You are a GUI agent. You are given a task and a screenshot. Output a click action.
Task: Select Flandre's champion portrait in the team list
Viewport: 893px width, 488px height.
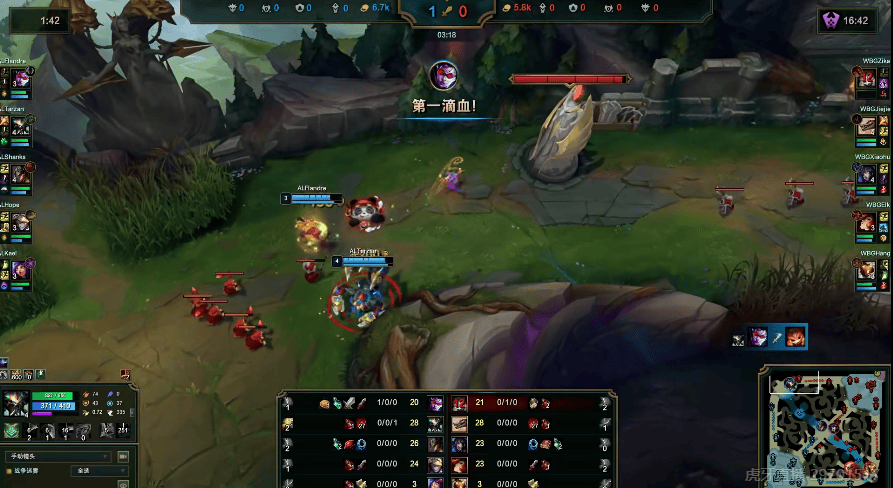coord(21,78)
